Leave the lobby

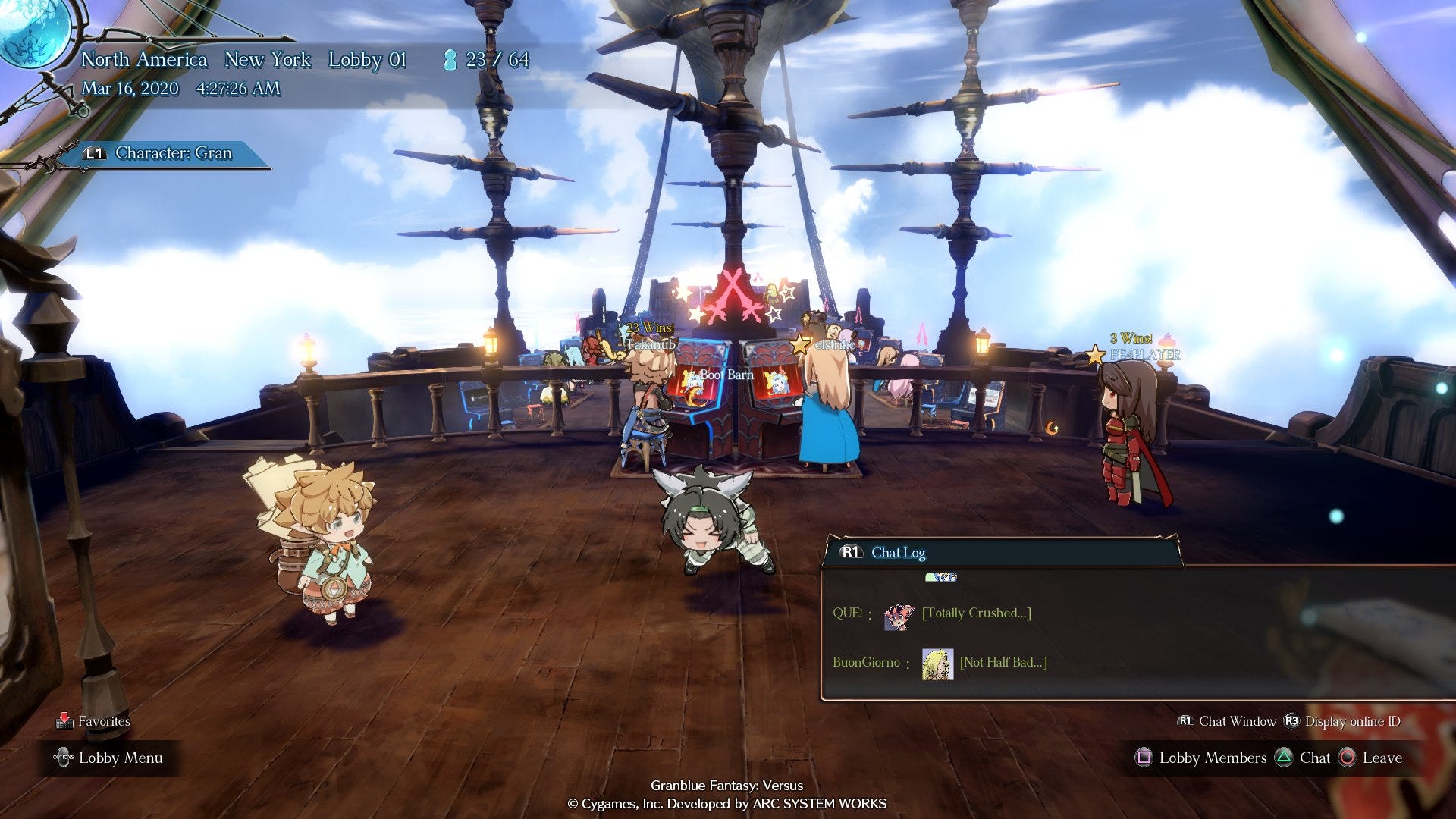[x=1371, y=758]
